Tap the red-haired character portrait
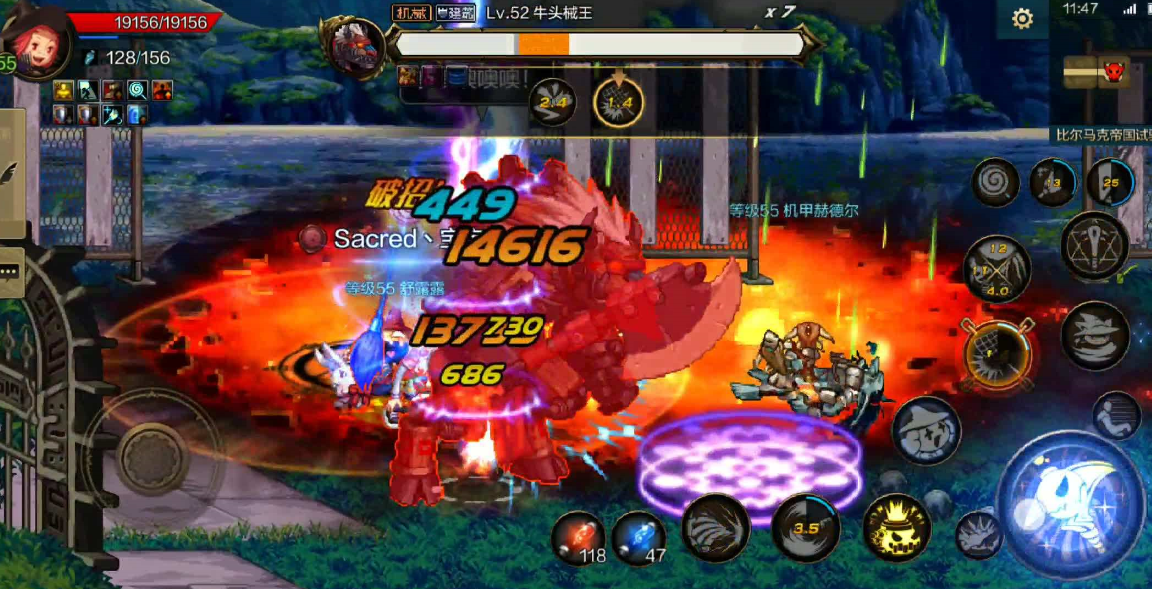Viewport: 1152px width, 589px height. tap(38, 42)
